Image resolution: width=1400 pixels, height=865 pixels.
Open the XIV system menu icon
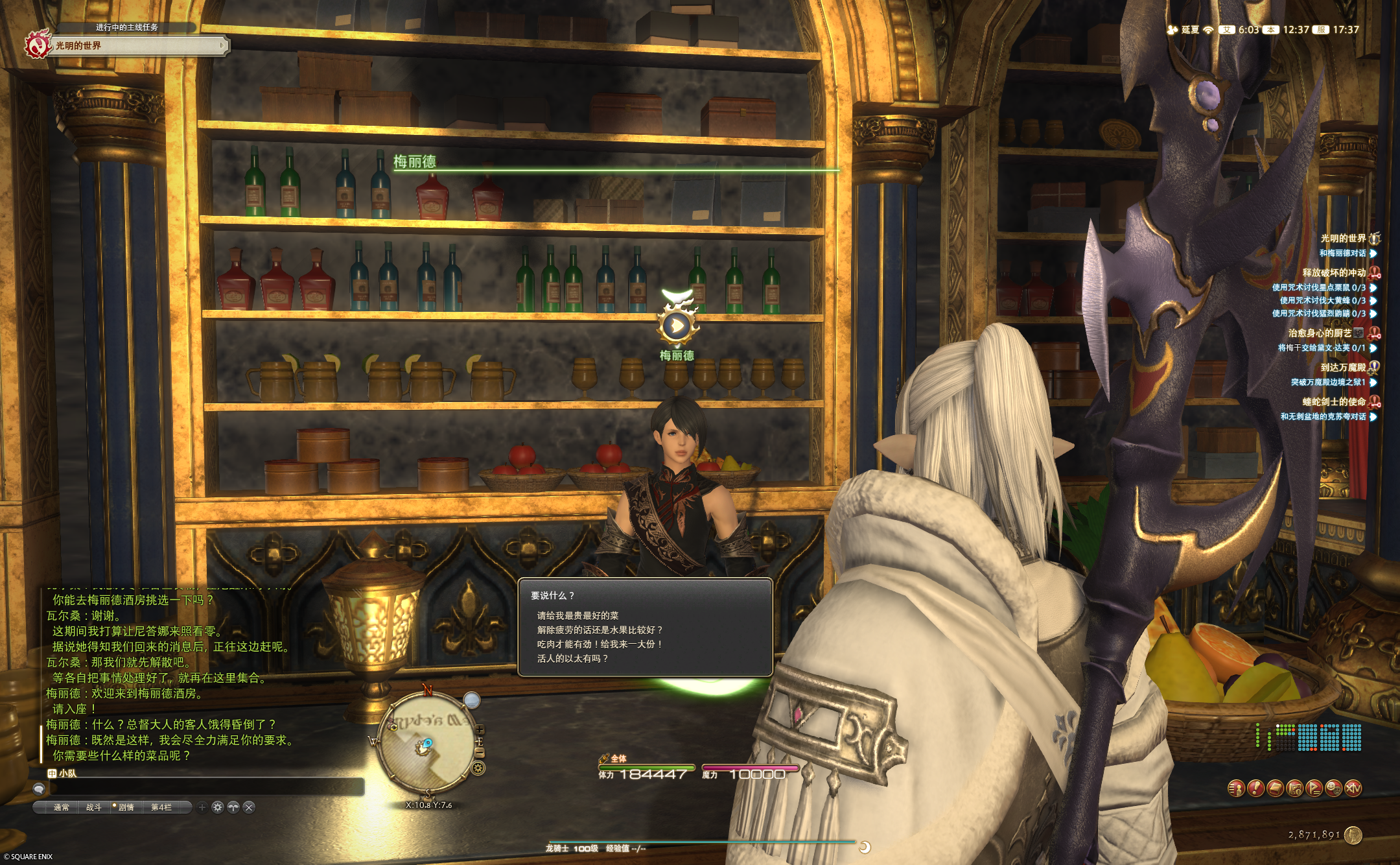[1353, 788]
